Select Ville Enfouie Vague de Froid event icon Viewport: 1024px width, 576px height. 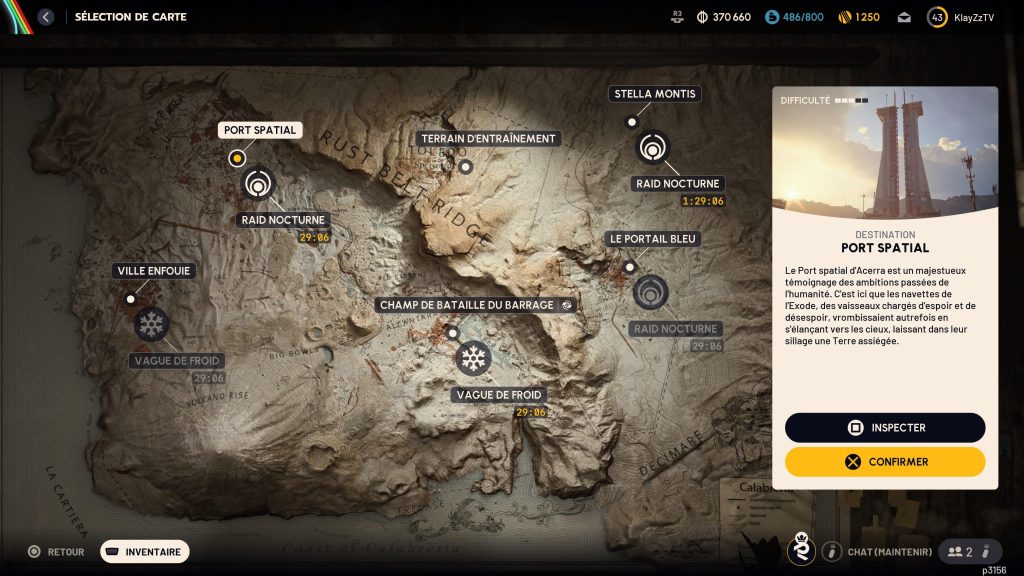coord(151,324)
